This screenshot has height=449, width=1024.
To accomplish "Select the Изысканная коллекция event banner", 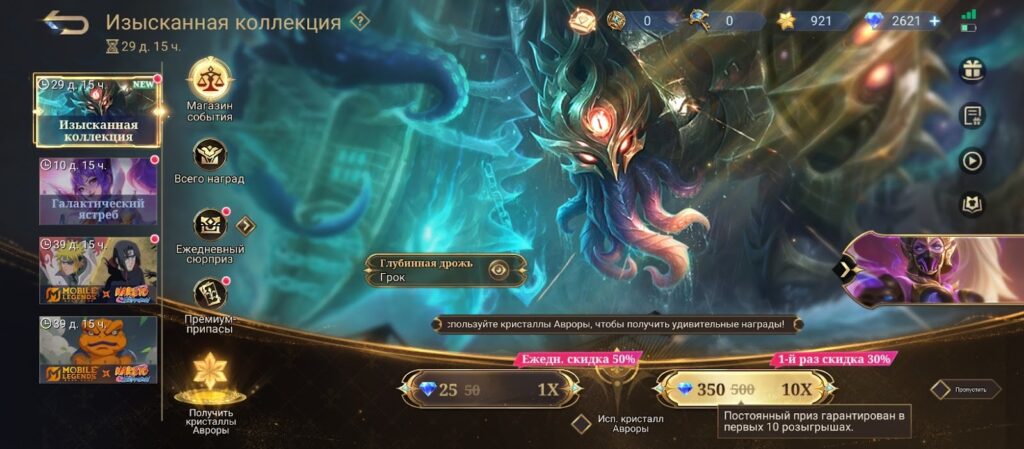I will click(97, 110).
